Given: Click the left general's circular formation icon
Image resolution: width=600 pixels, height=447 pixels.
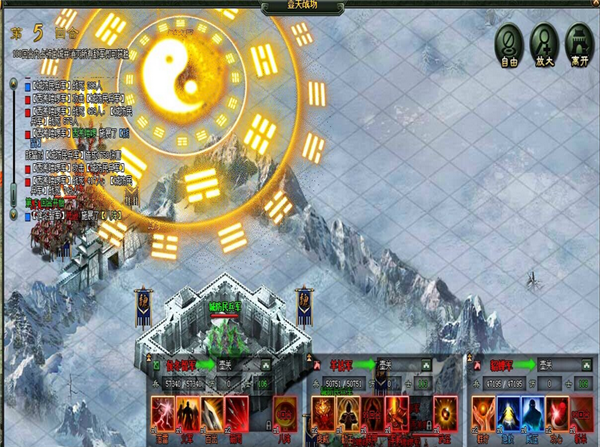Looking at the screenshot, I should point(285,411).
